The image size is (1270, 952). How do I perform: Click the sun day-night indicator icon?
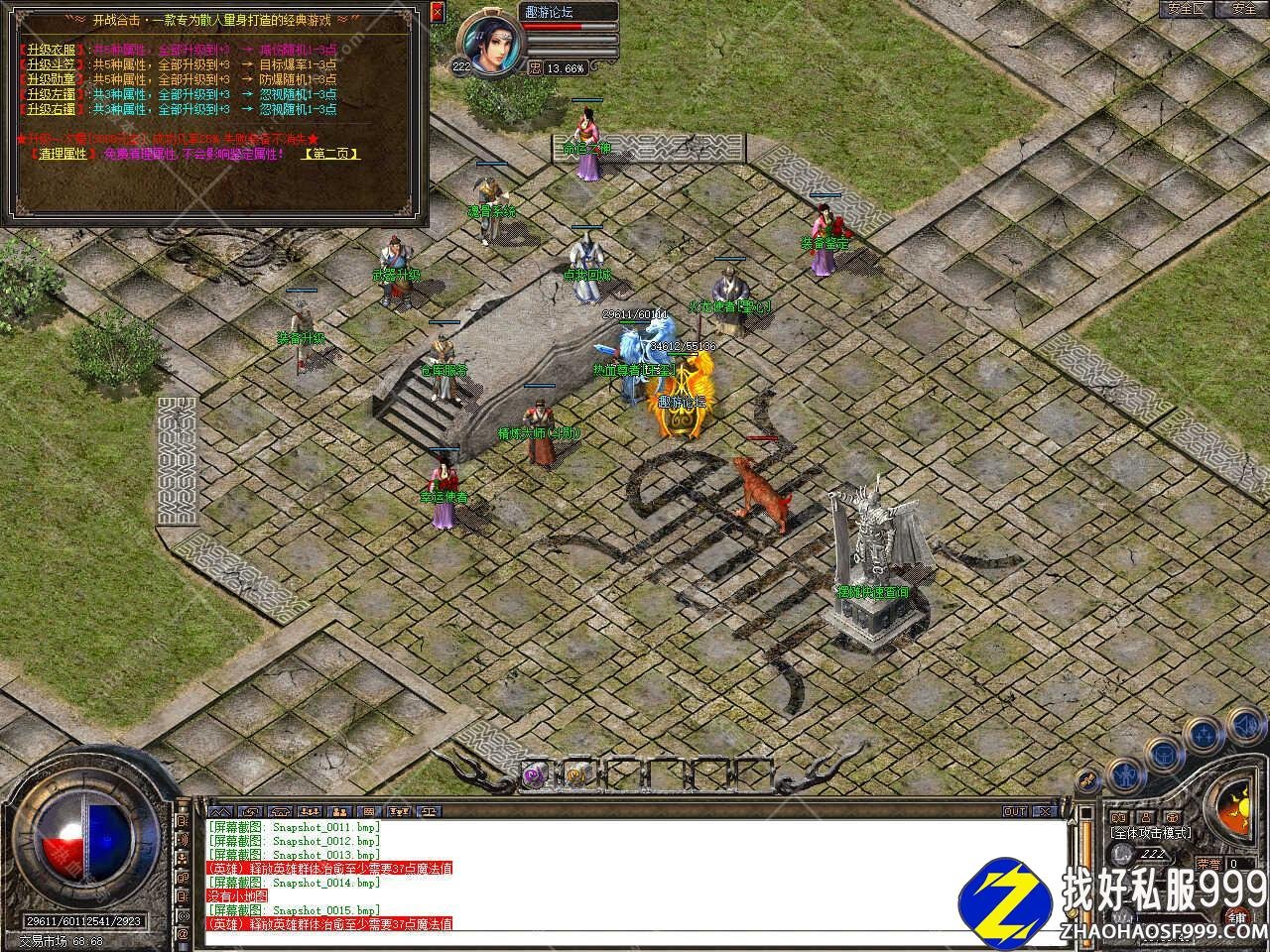click(x=1242, y=801)
